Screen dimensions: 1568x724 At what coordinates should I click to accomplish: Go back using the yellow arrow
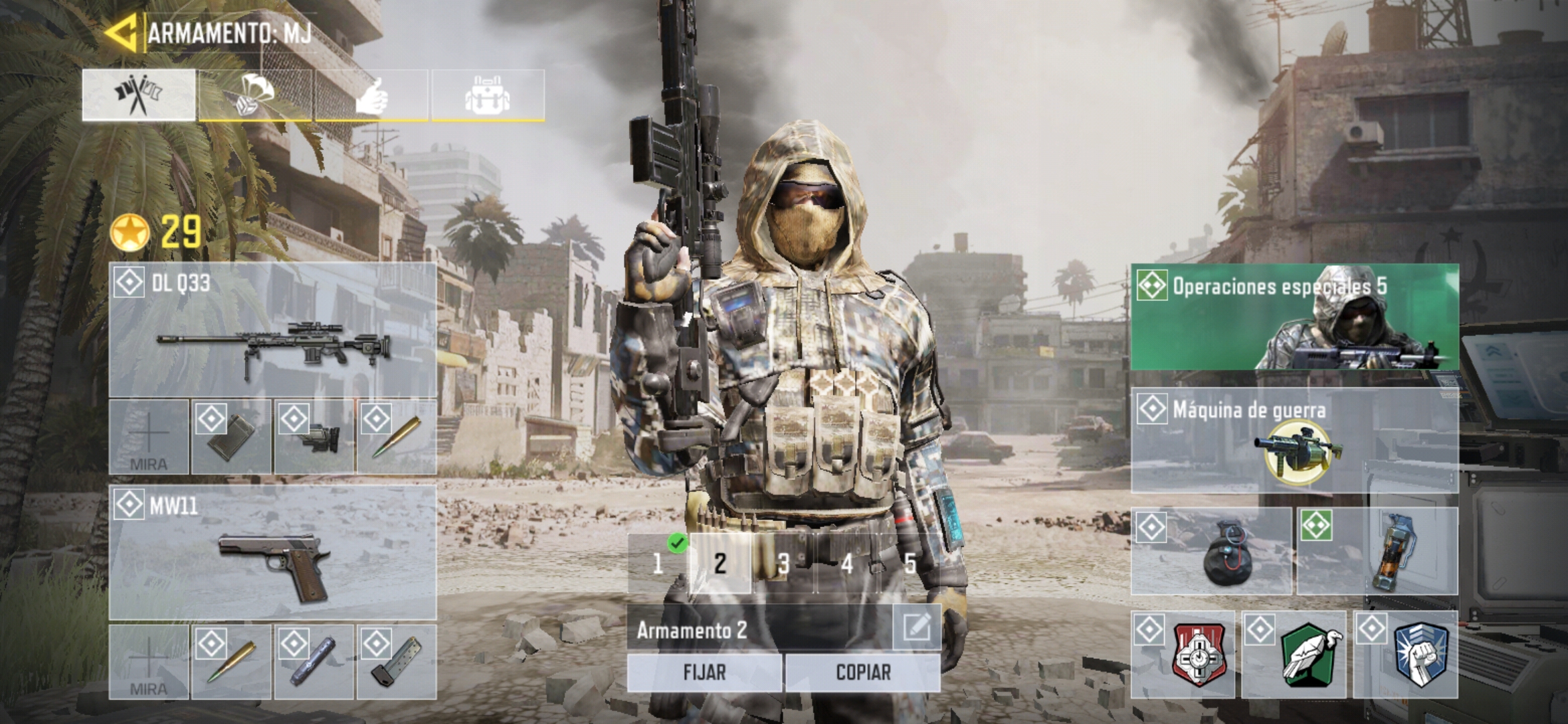121,32
